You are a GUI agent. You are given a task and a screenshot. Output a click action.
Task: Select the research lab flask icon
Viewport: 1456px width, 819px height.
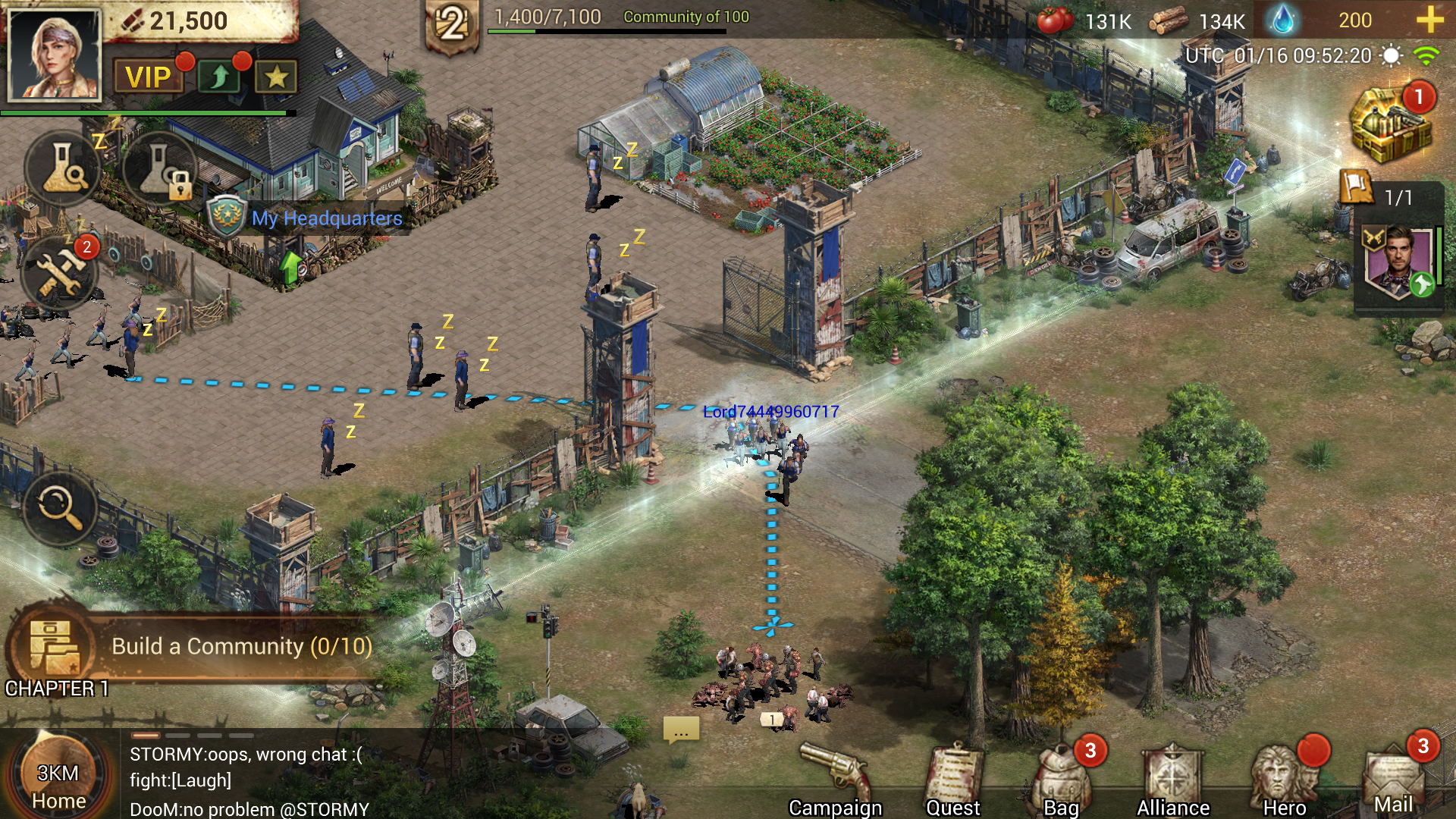pyautogui.click(x=62, y=168)
